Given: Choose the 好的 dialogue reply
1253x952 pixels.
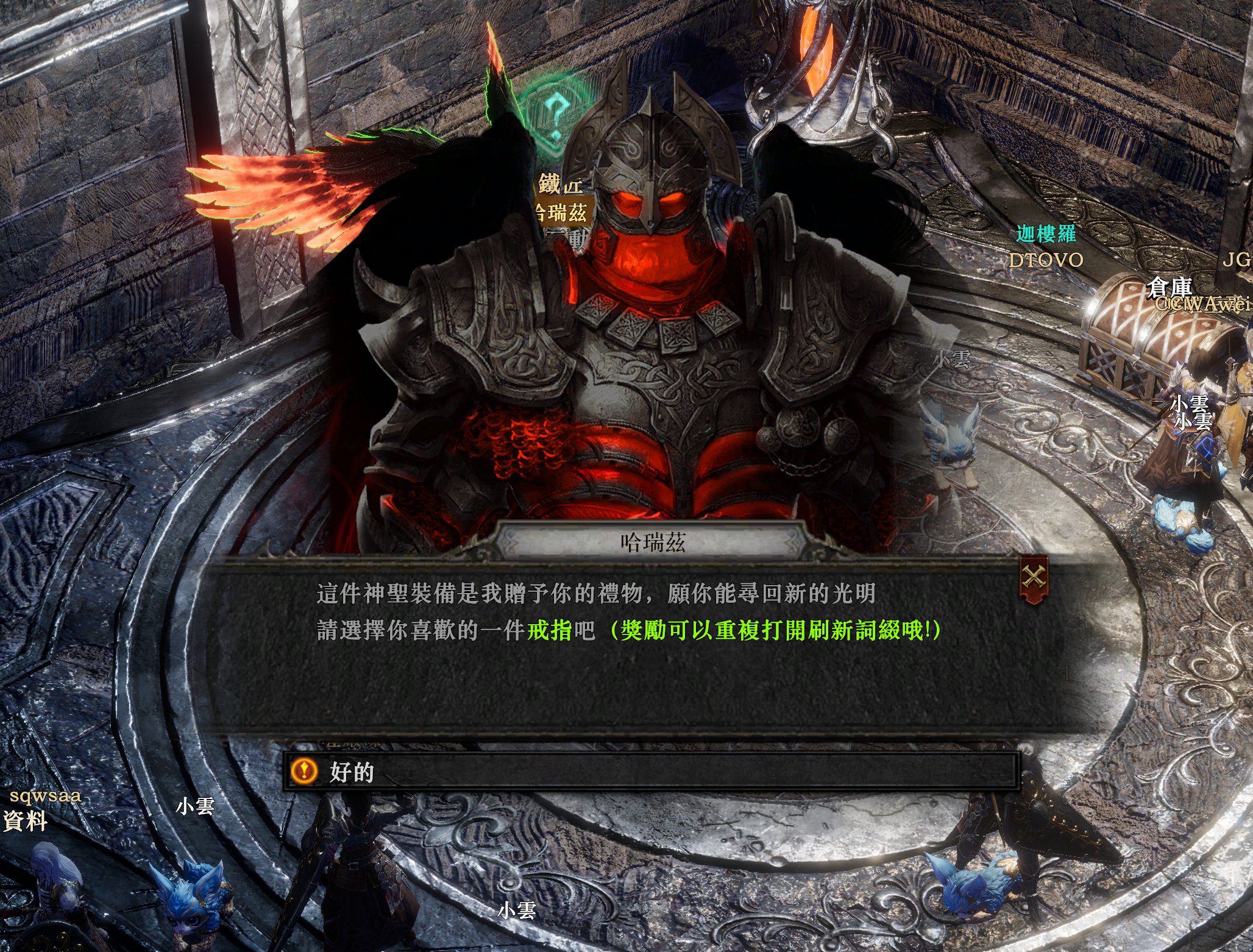Looking at the screenshot, I should tap(651, 772).
